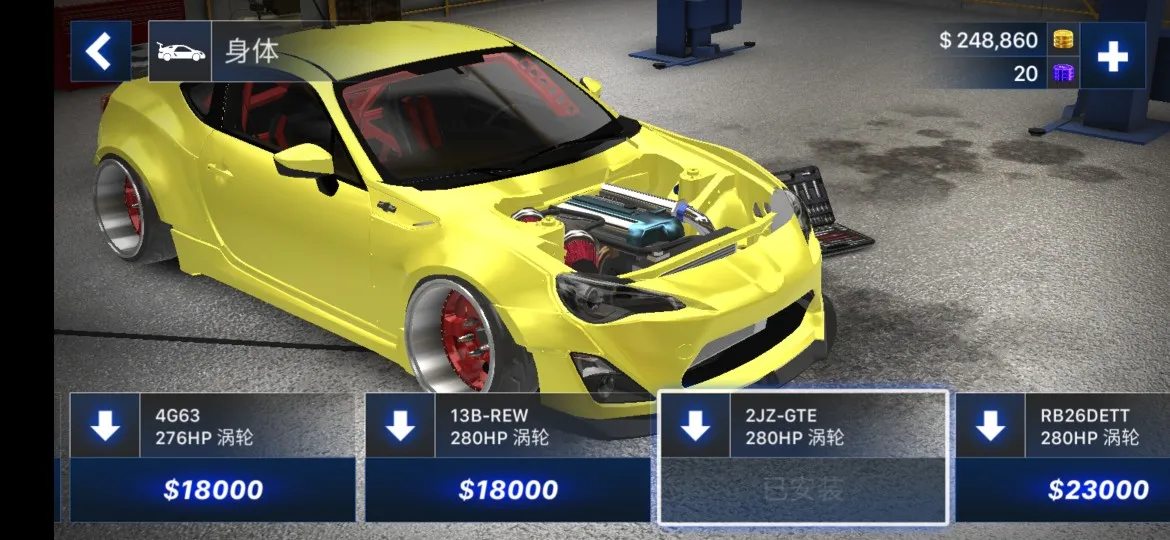This screenshot has height=540, width=1170.
Task: Select the installed 2JZ-GTE engine card
Action: point(802,426)
